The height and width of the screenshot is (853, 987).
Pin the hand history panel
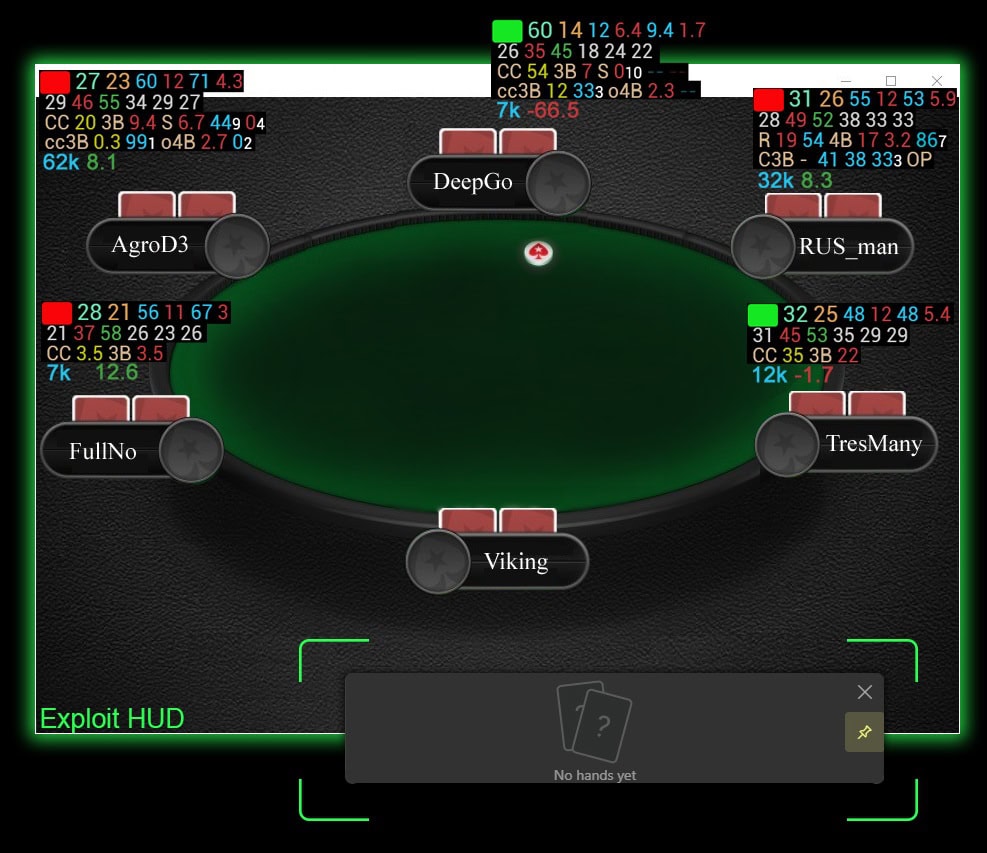[x=864, y=733]
